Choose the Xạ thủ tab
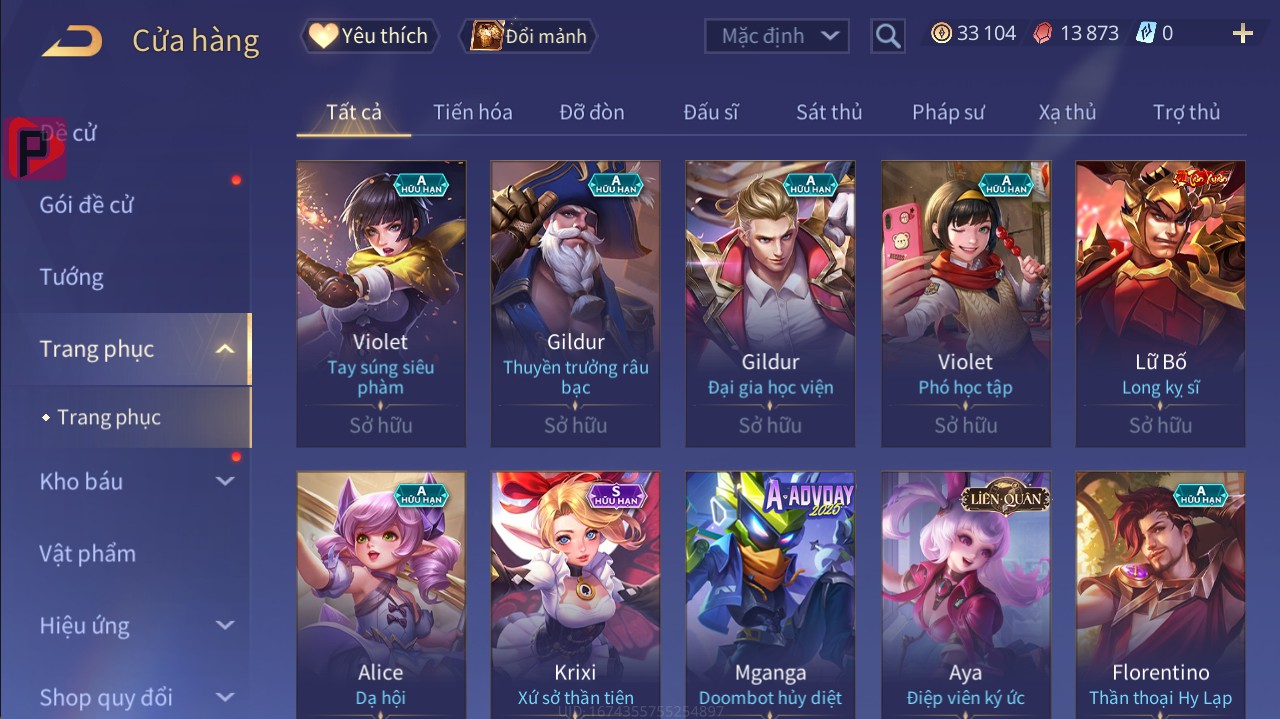Image resolution: width=1280 pixels, height=719 pixels. click(1067, 112)
